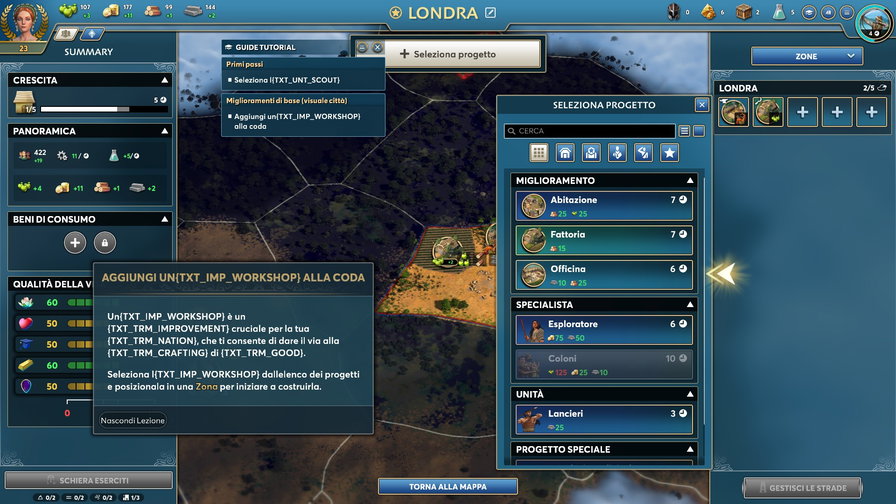Open the Schiera Eserciti button
Image resolution: width=896 pixels, height=504 pixels.
point(88,481)
